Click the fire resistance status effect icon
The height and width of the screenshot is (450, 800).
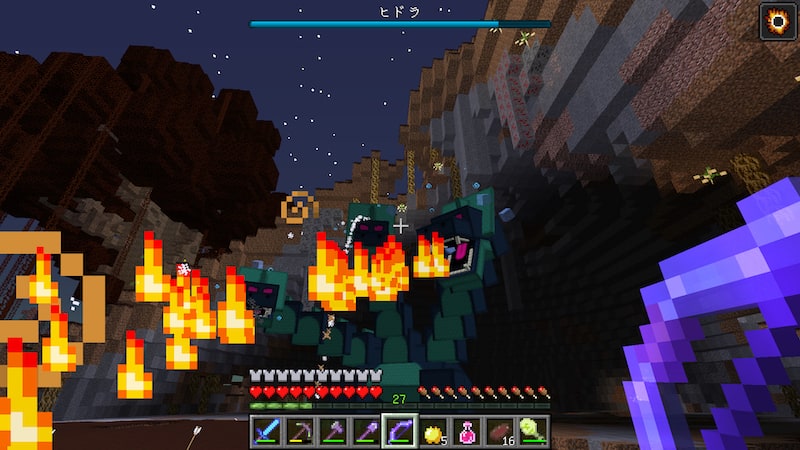pos(776,20)
